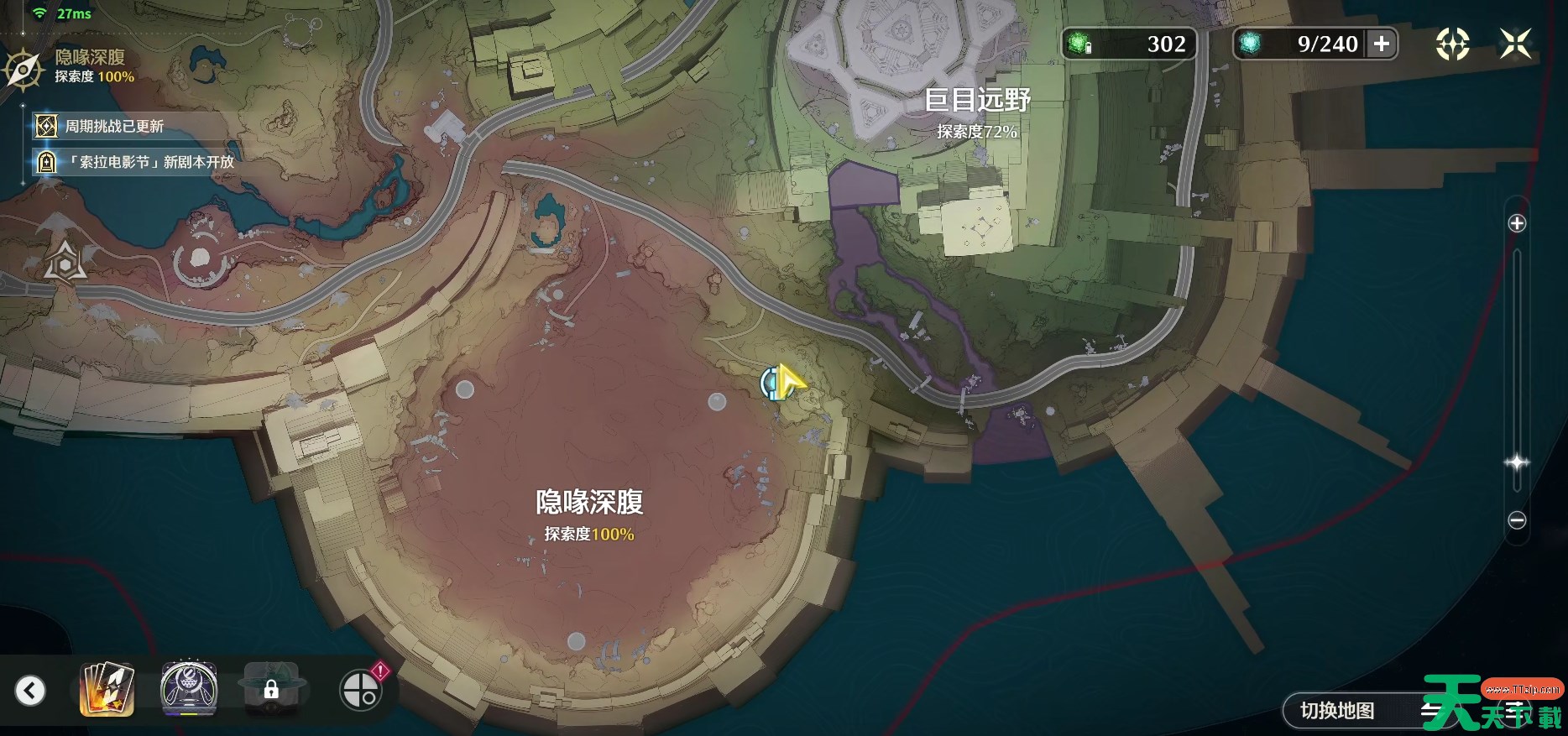This screenshot has height=736, width=1568.
Task: Zoom out the map with minus button
Action: [x=1517, y=520]
